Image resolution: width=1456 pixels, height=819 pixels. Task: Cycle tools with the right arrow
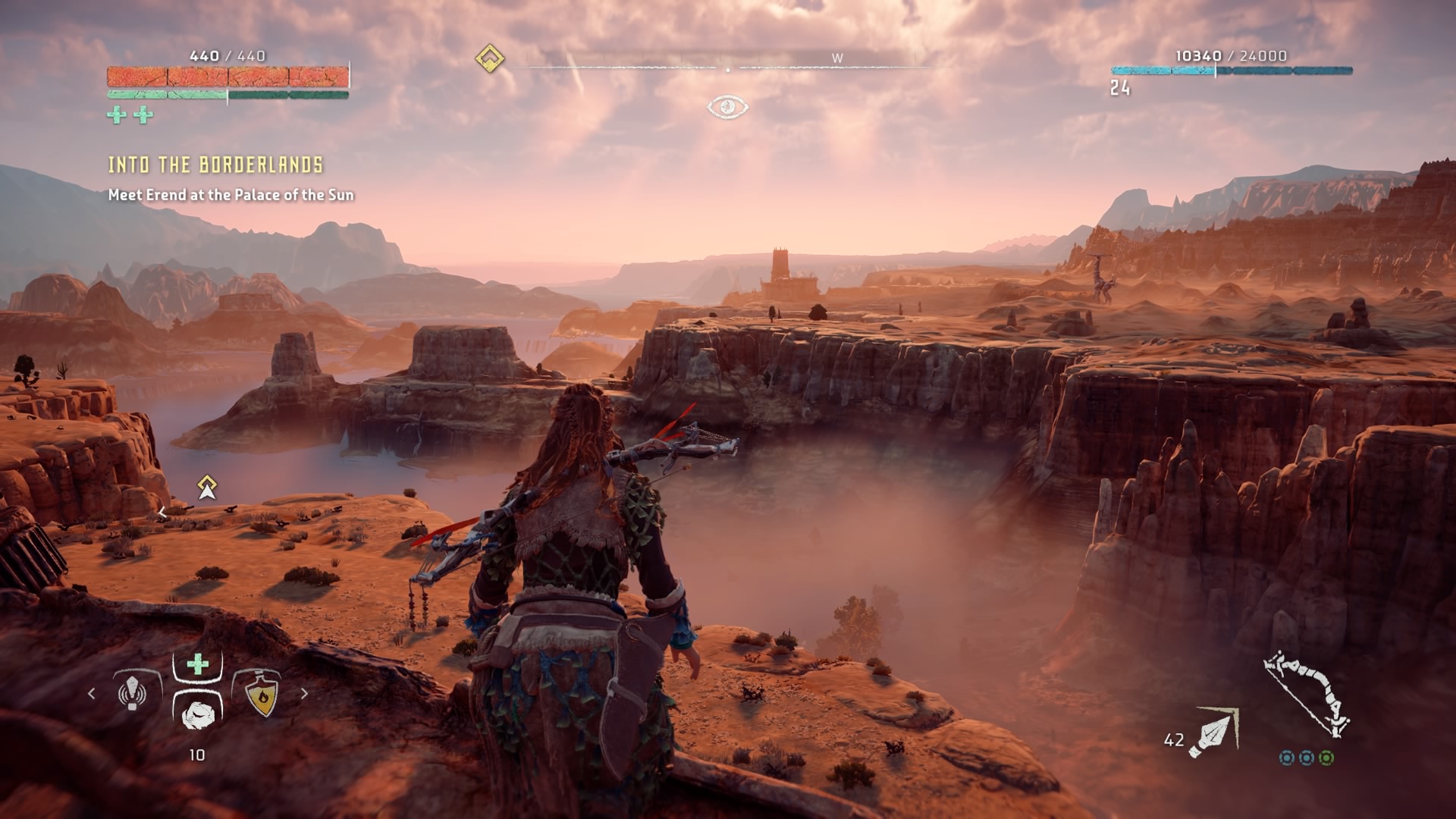(305, 693)
